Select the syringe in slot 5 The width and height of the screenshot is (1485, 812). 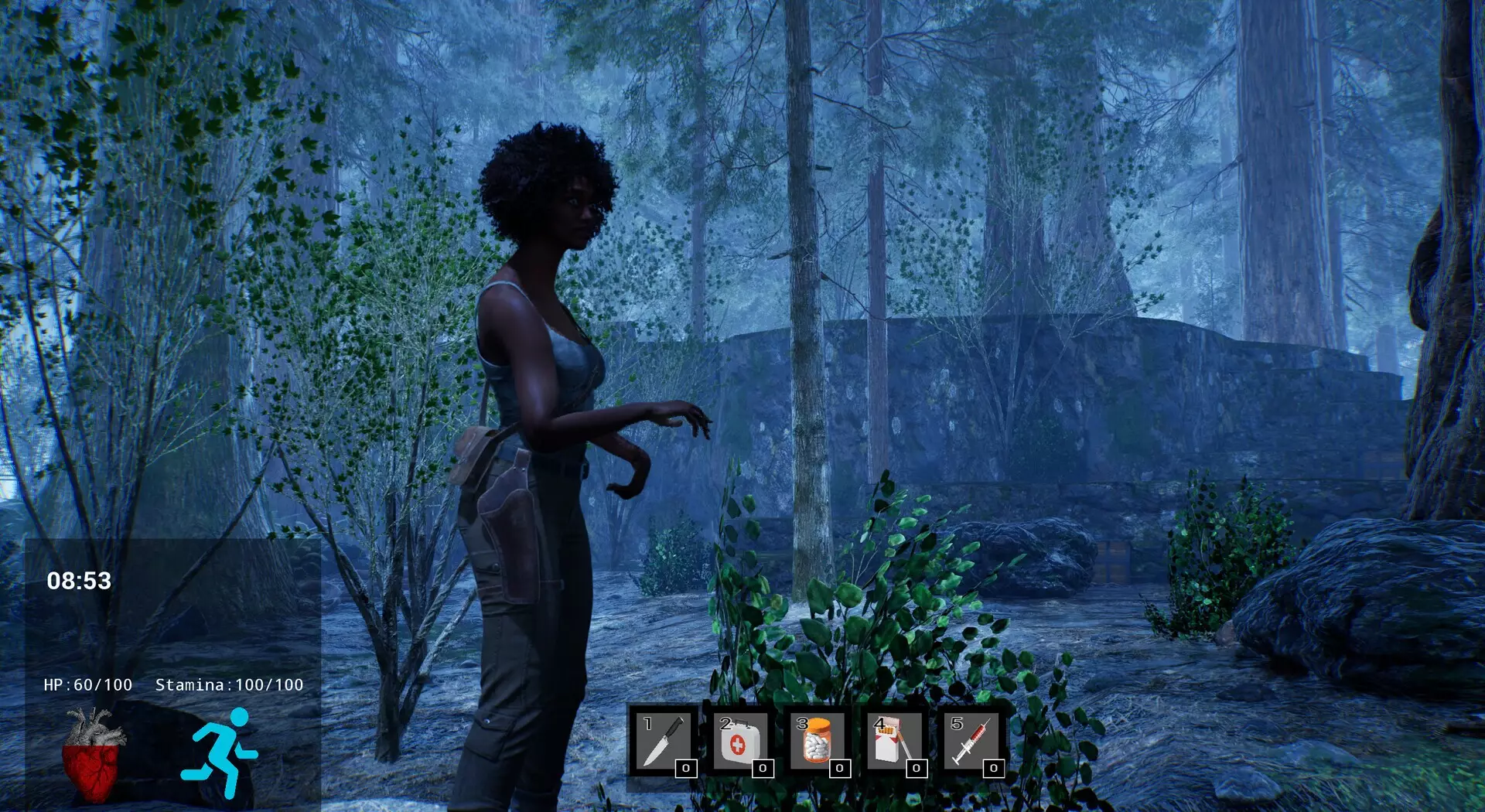[x=971, y=742]
